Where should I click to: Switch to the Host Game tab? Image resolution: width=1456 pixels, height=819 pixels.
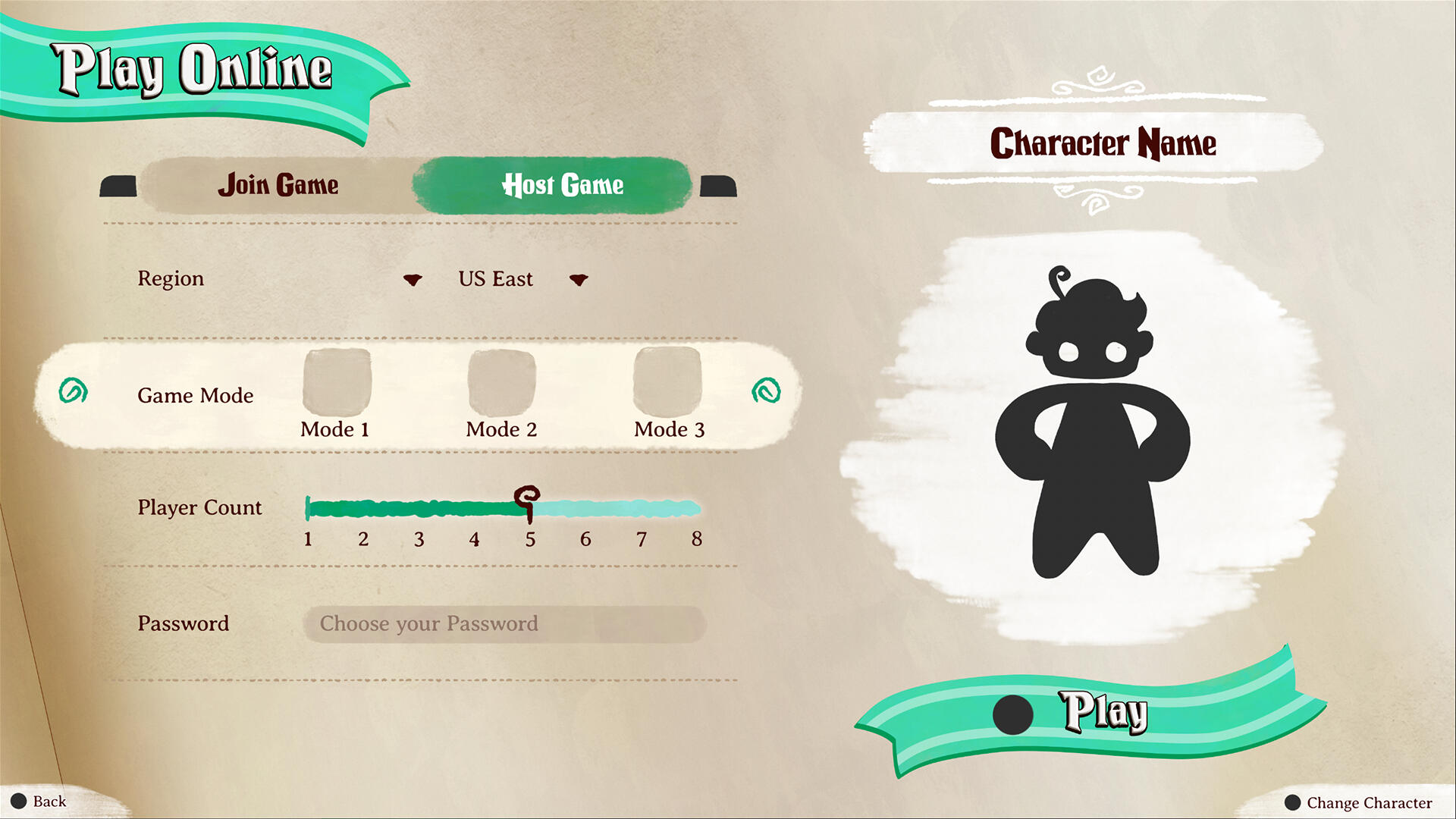pos(562,184)
